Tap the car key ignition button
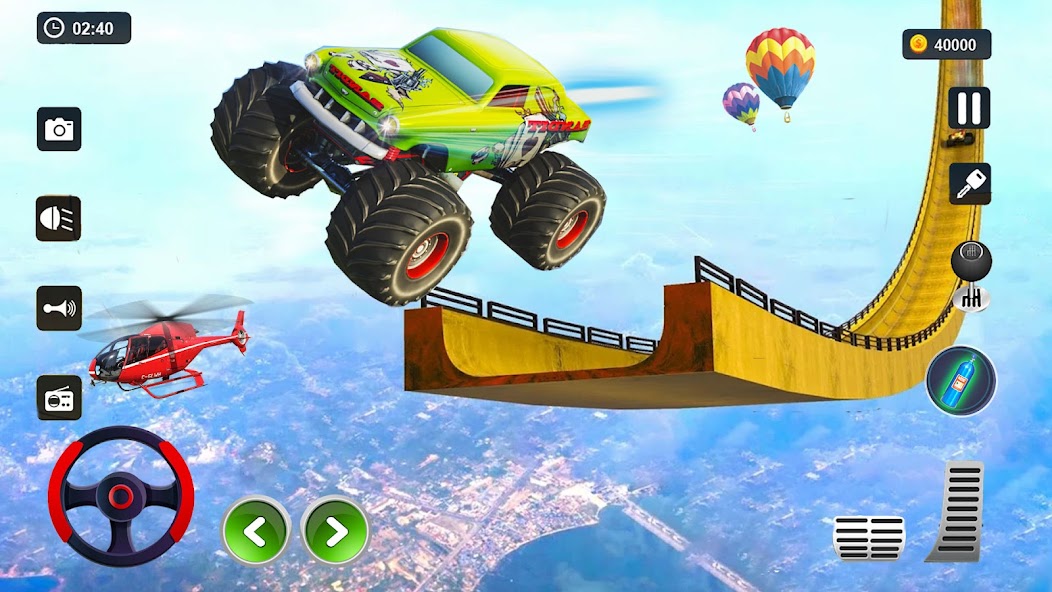1052x592 pixels. pyautogui.click(x=969, y=184)
